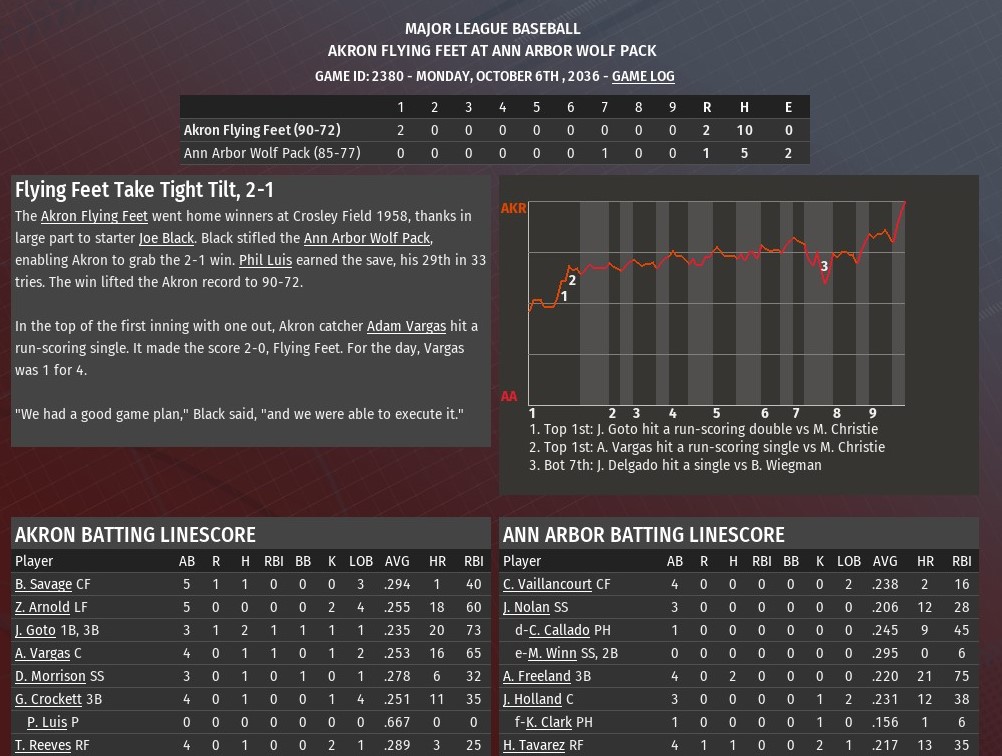The image size is (1002, 756).
Task: Open A. Vargas in the Akron batting linescore
Action: pyautogui.click(x=42, y=653)
